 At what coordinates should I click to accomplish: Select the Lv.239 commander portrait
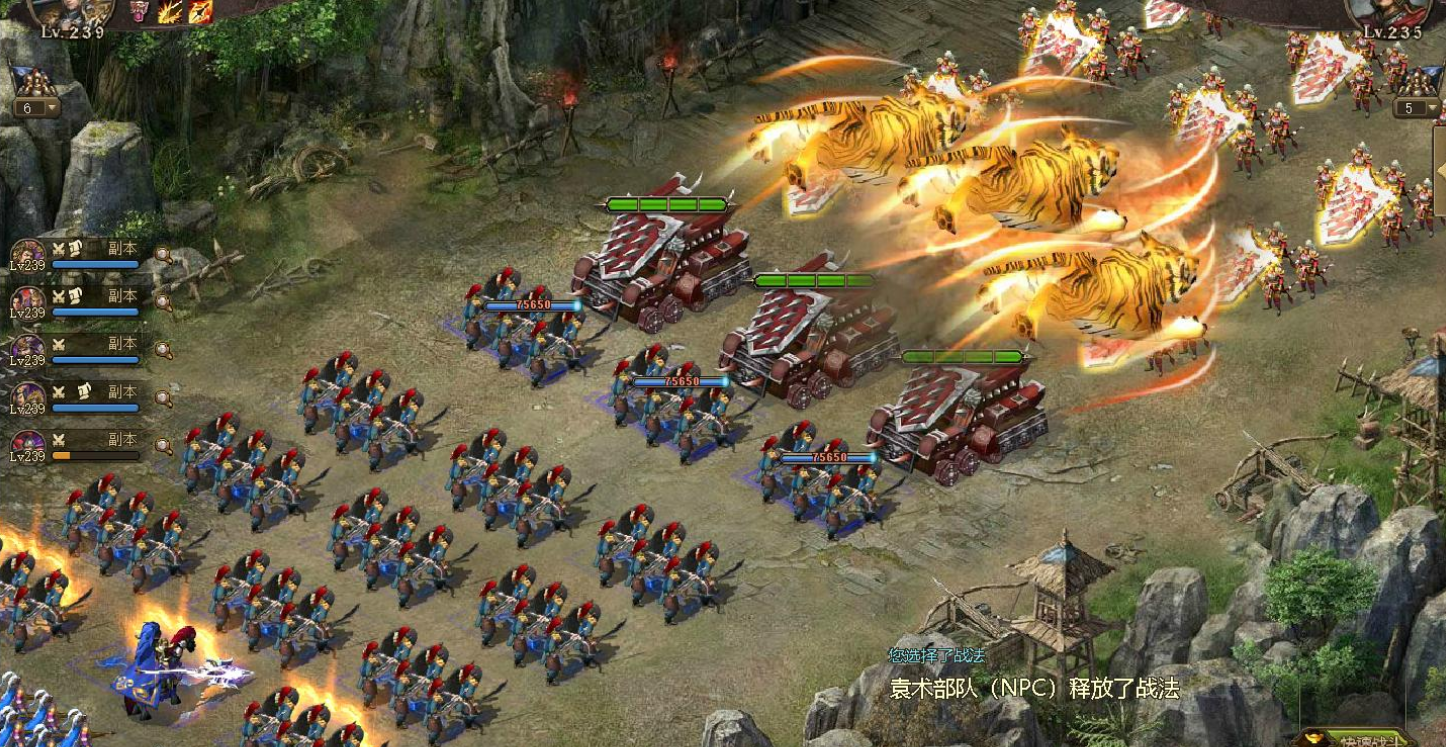pos(72,11)
